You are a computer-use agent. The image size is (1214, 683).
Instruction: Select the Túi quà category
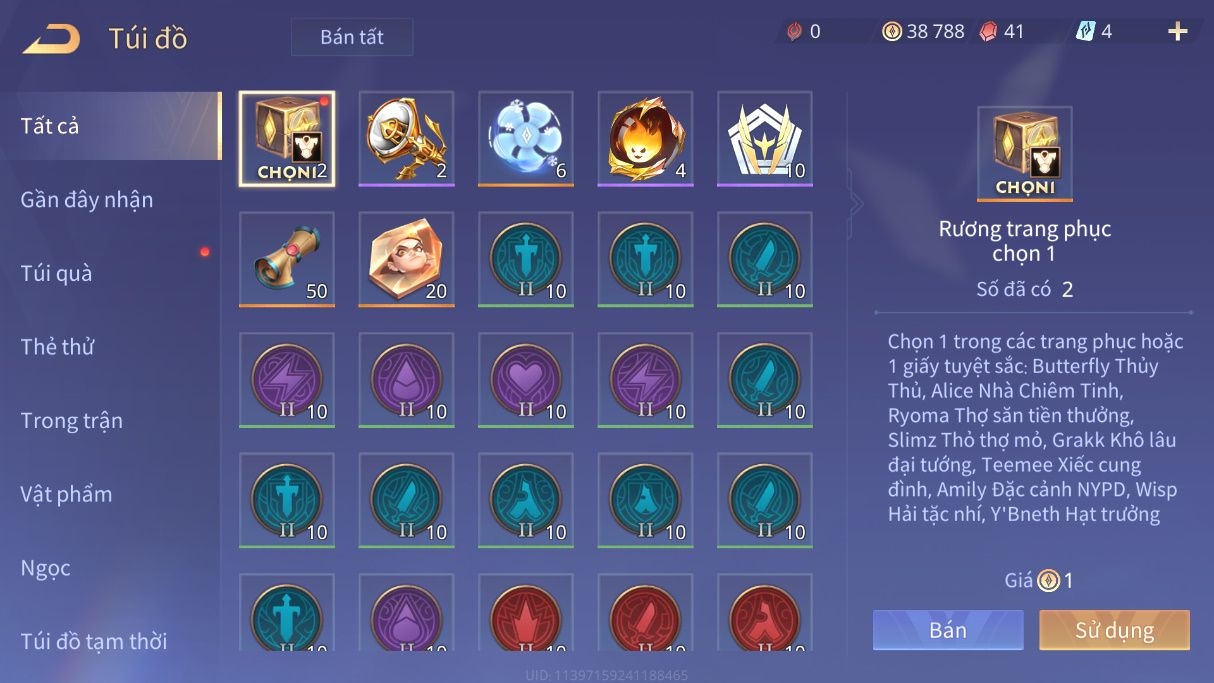click(56, 273)
